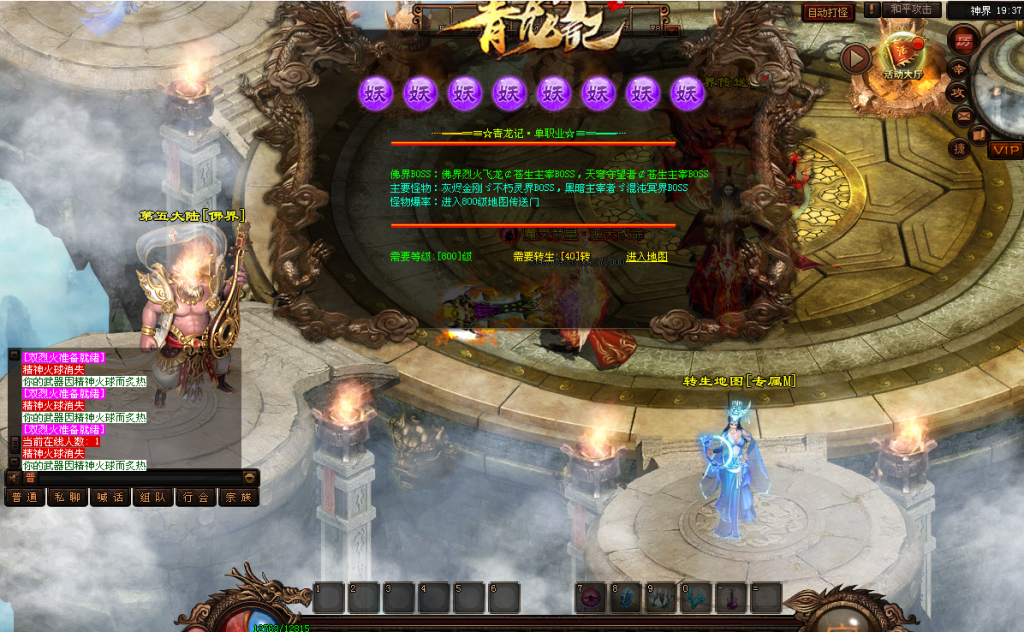Choose the 喊话 shout channel
Image resolution: width=1024 pixels, height=632 pixels.
click(x=110, y=497)
